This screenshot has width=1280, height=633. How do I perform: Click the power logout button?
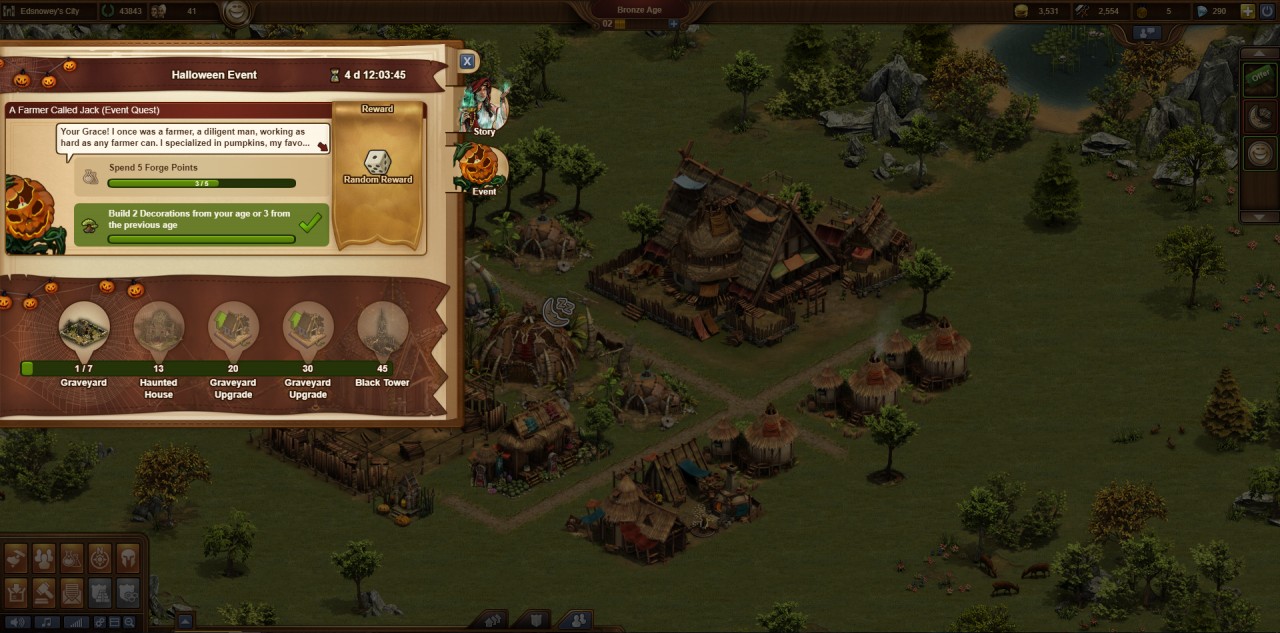1268,11
